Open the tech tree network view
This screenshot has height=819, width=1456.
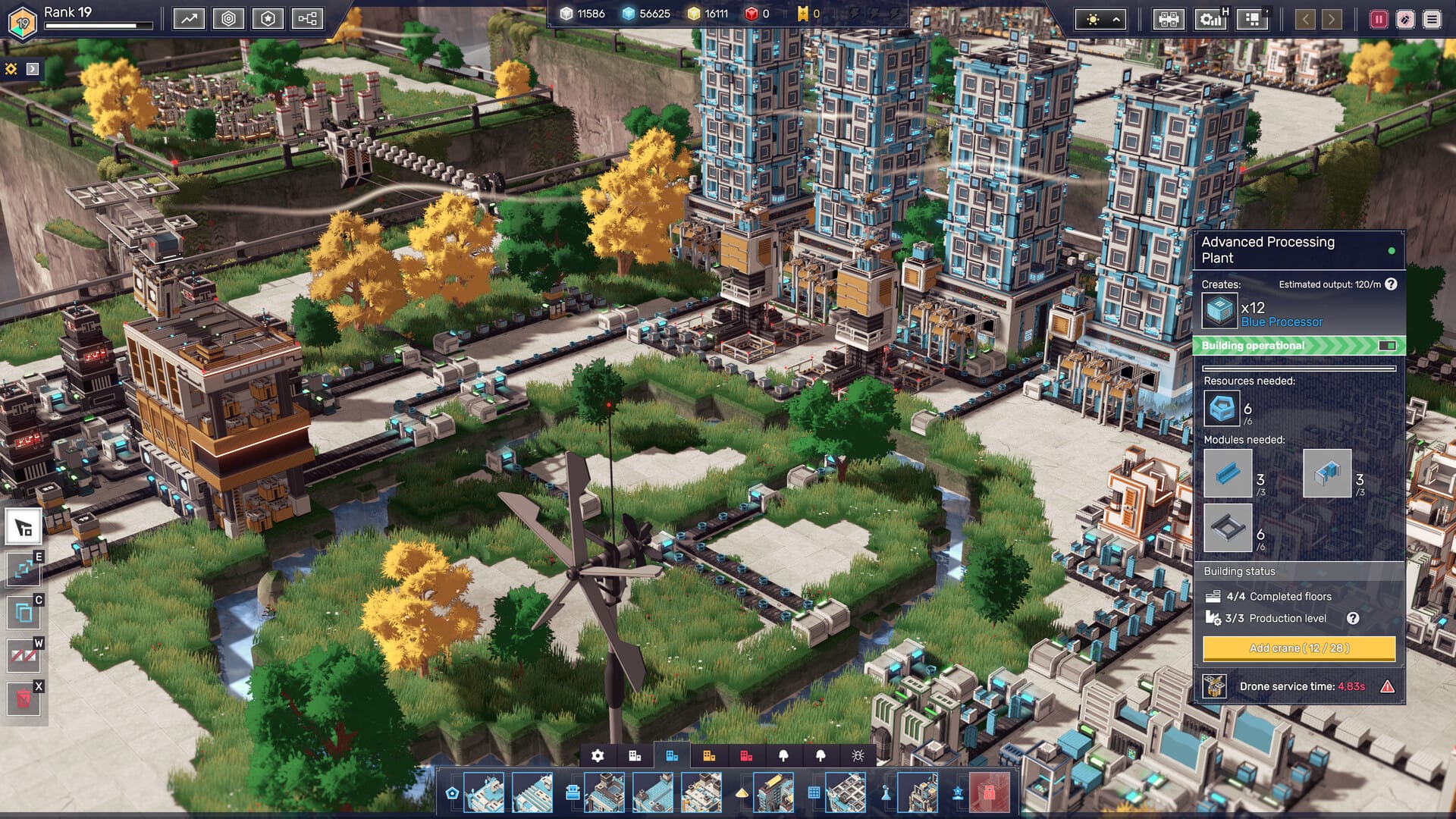click(x=307, y=19)
